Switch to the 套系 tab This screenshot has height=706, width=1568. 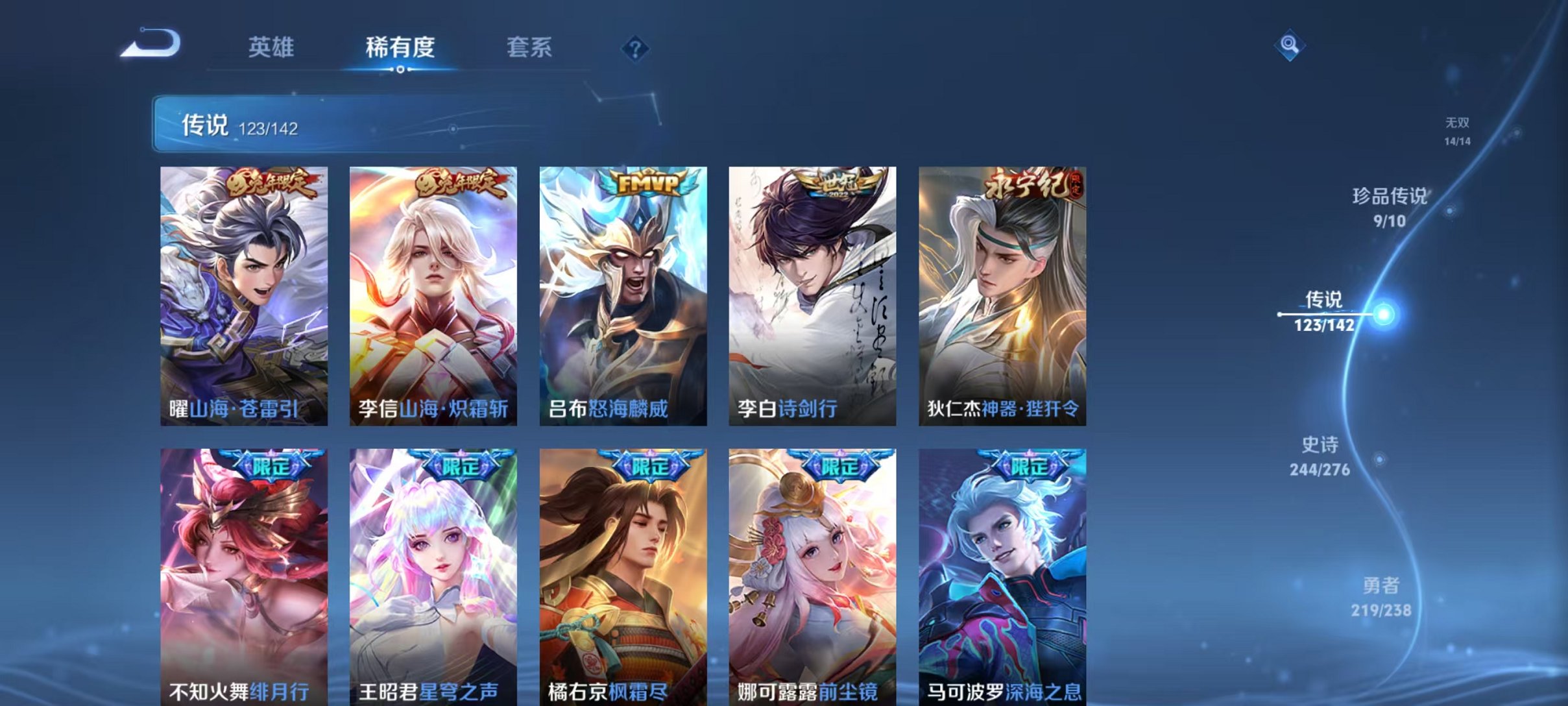click(529, 47)
